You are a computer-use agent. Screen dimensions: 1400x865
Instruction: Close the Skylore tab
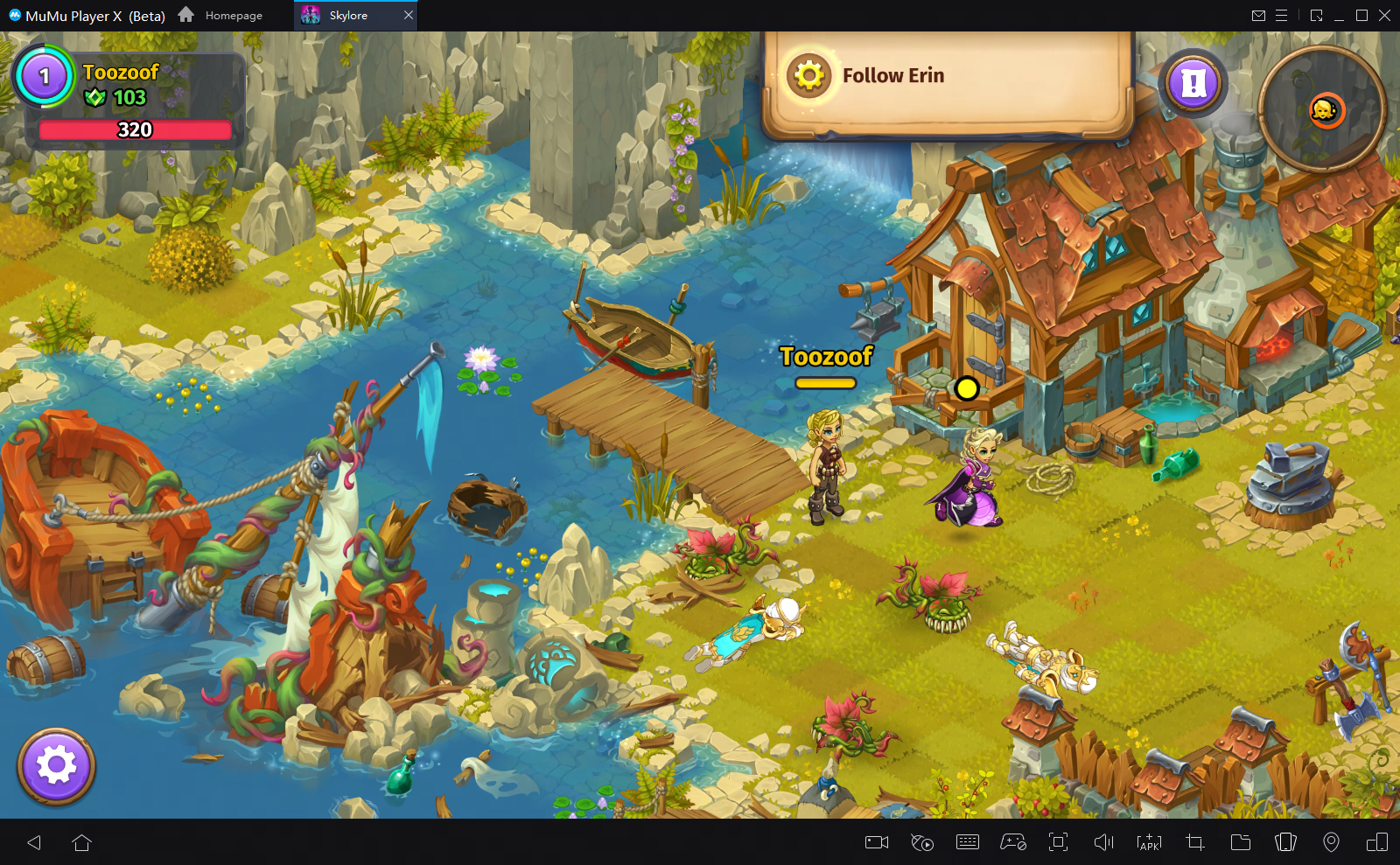click(408, 15)
